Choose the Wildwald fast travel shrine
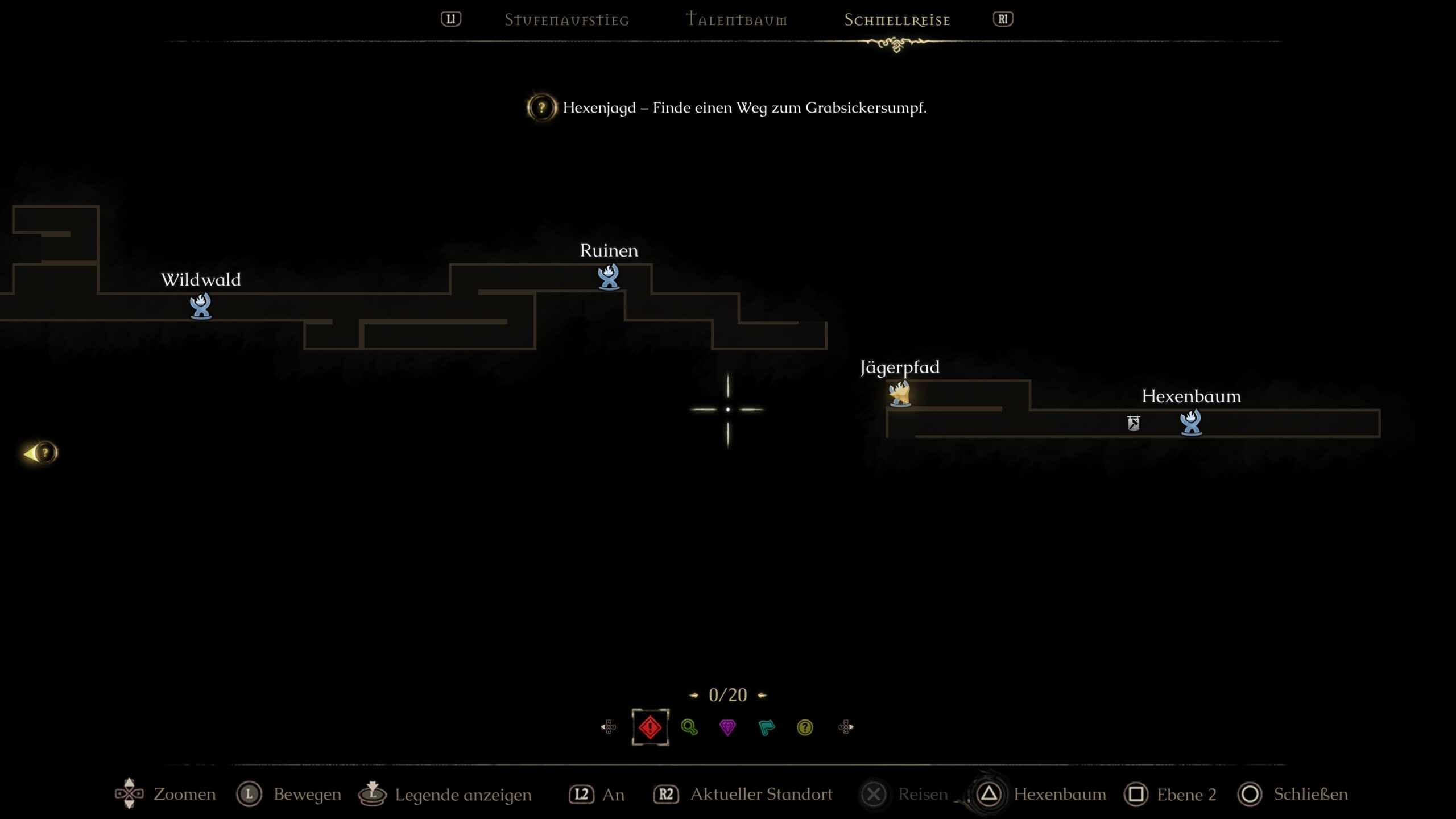1456x819 pixels. pyautogui.click(x=201, y=306)
